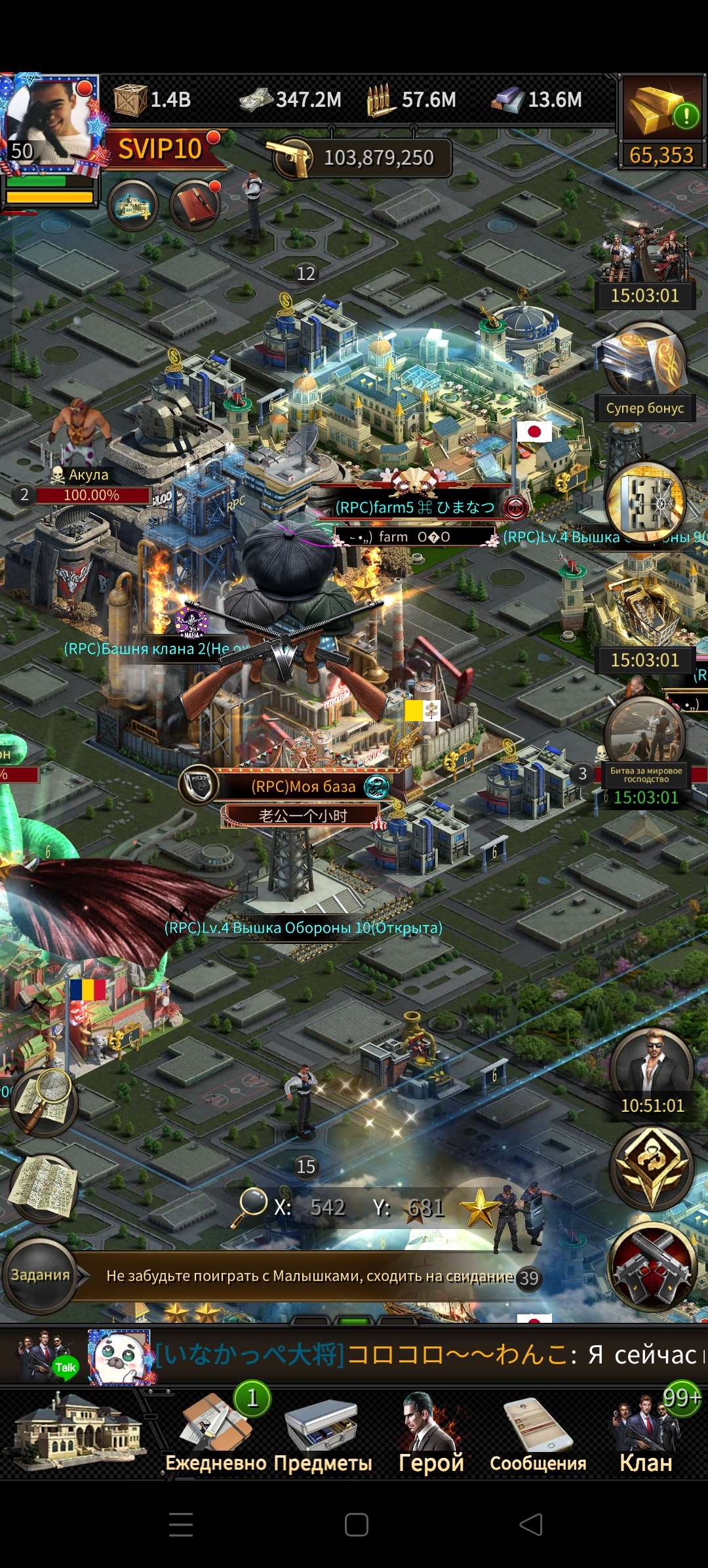This screenshot has height=1568, width=708.
Task: Open the Клан clan menu
Action: click(646, 1436)
